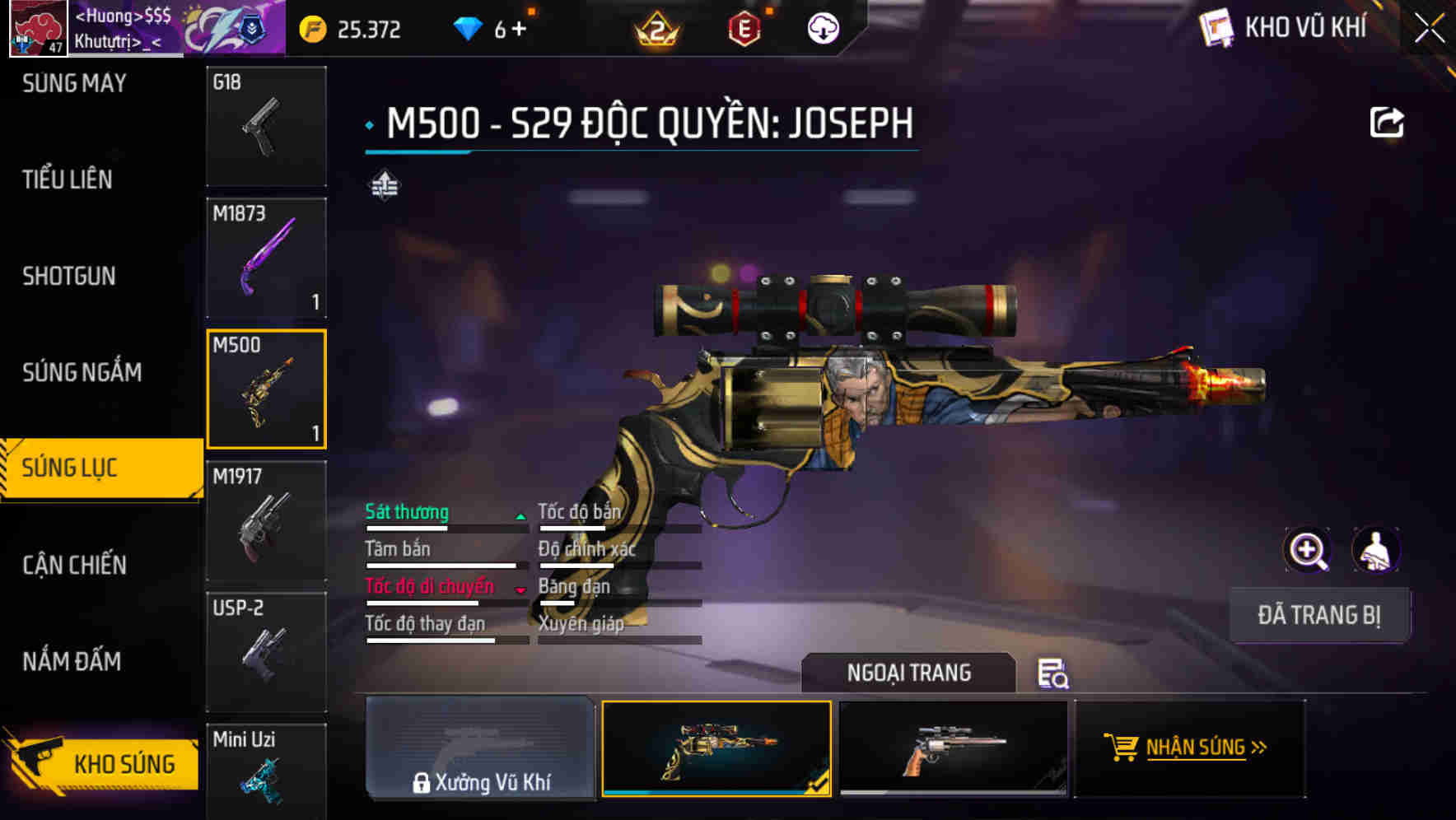Open the locked Xưởng Vũ Khí panel
The width and height of the screenshot is (1456, 820).
(480, 749)
